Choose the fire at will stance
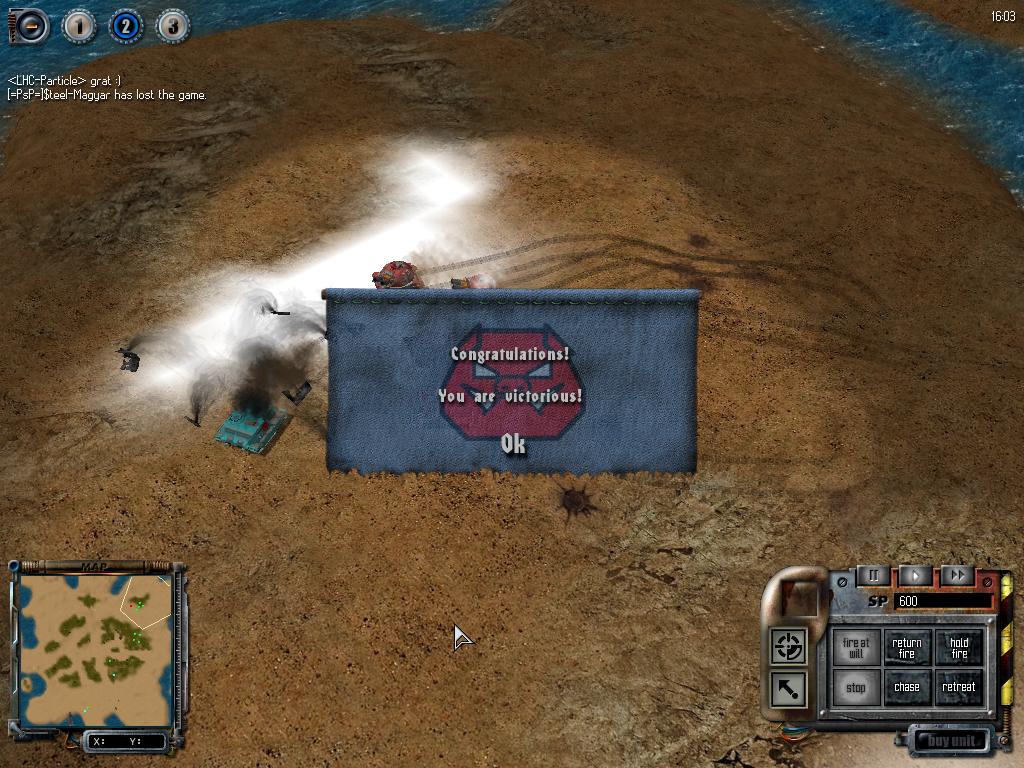Viewport: 1024px width, 768px height. 856,648
